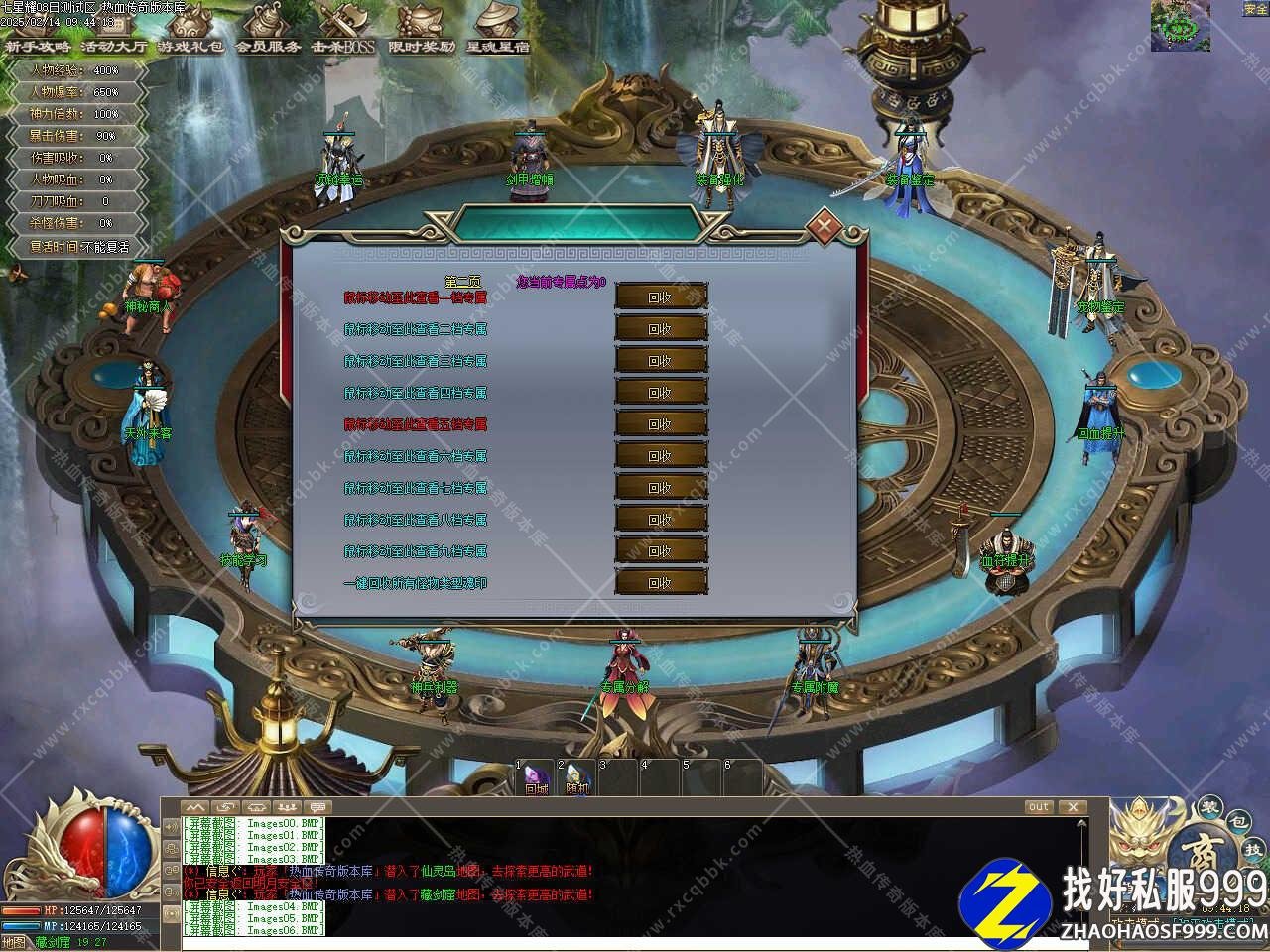Recycle all monster soul seals (一键回收)
This screenshot has height=952, width=1270.
[661, 583]
